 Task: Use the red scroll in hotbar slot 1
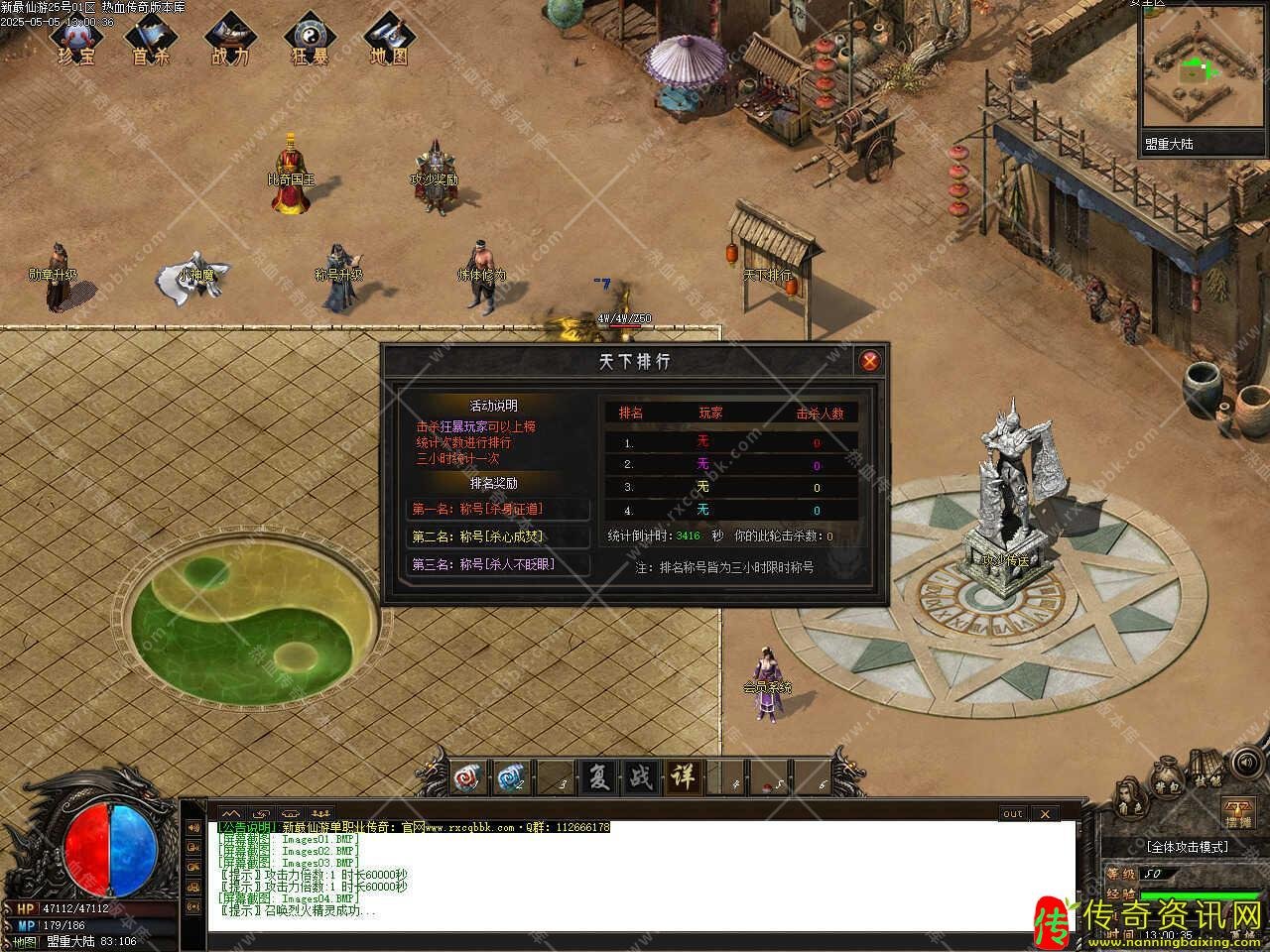tap(470, 777)
